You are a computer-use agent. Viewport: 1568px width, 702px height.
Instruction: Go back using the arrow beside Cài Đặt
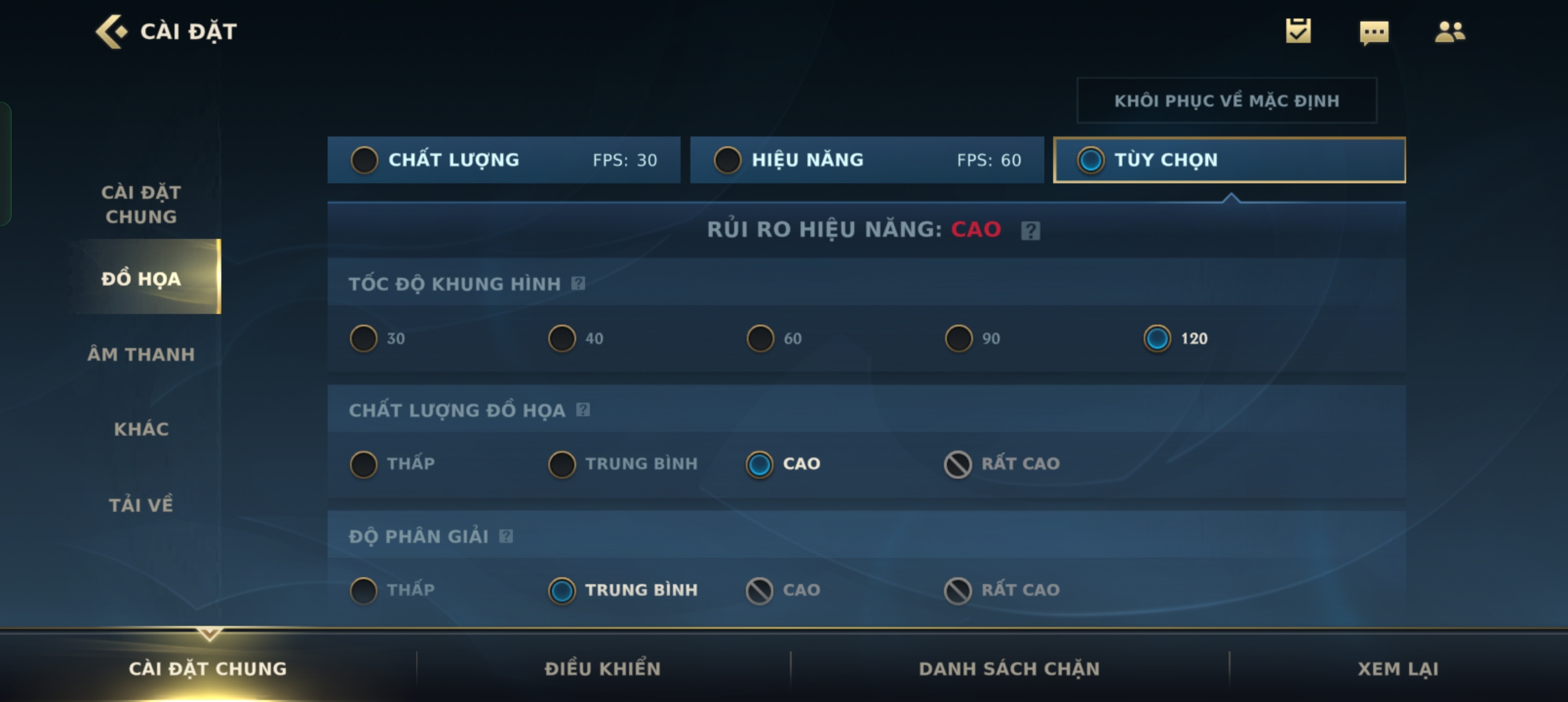(111, 31)
